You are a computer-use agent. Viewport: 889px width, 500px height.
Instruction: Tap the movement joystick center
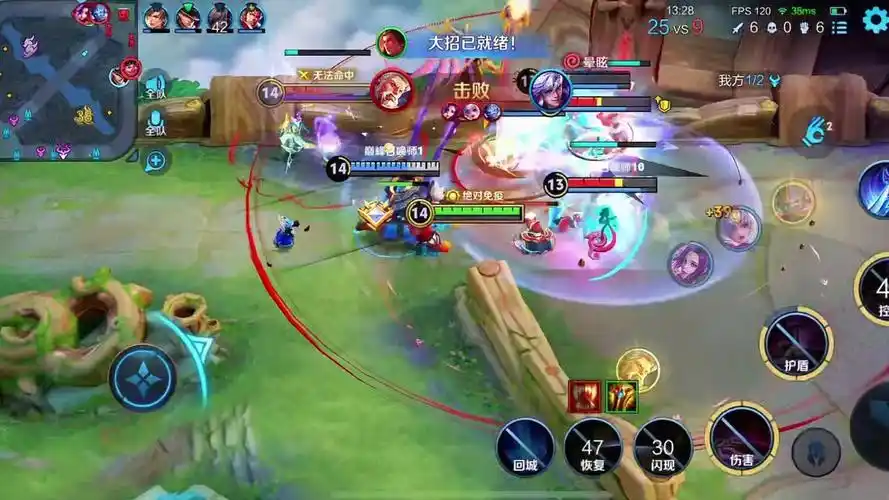click(x=142, y=377)
